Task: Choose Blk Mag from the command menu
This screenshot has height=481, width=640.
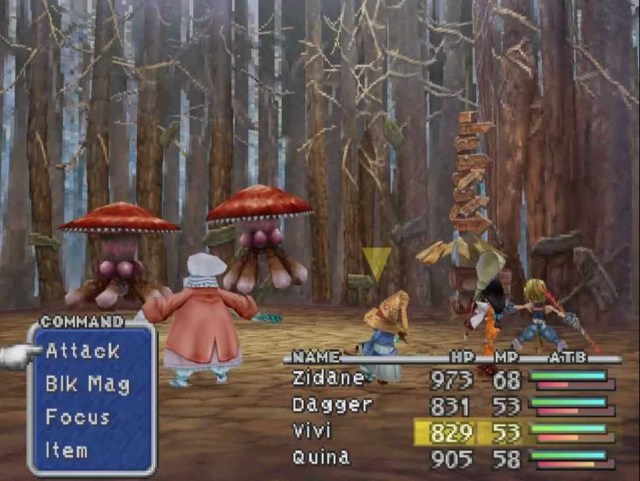Action: tap(87, 384)
